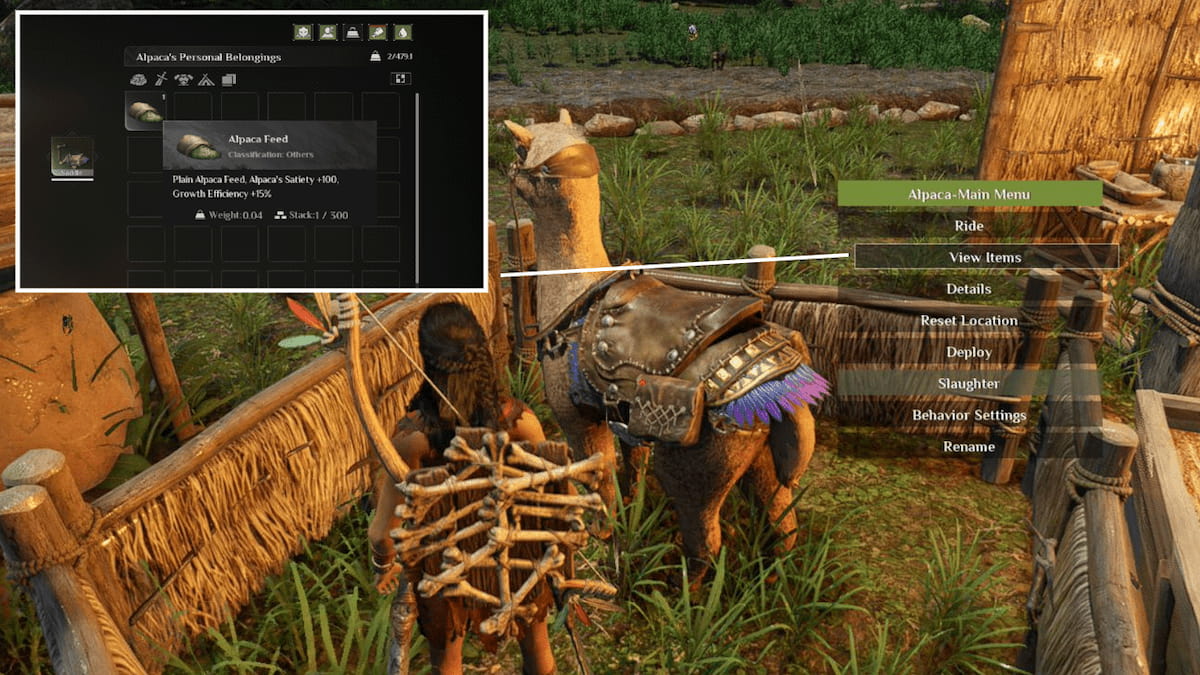Show the stacked squares category filter
The width and height of the screenshot is (1200, 675).
(228, 80)
